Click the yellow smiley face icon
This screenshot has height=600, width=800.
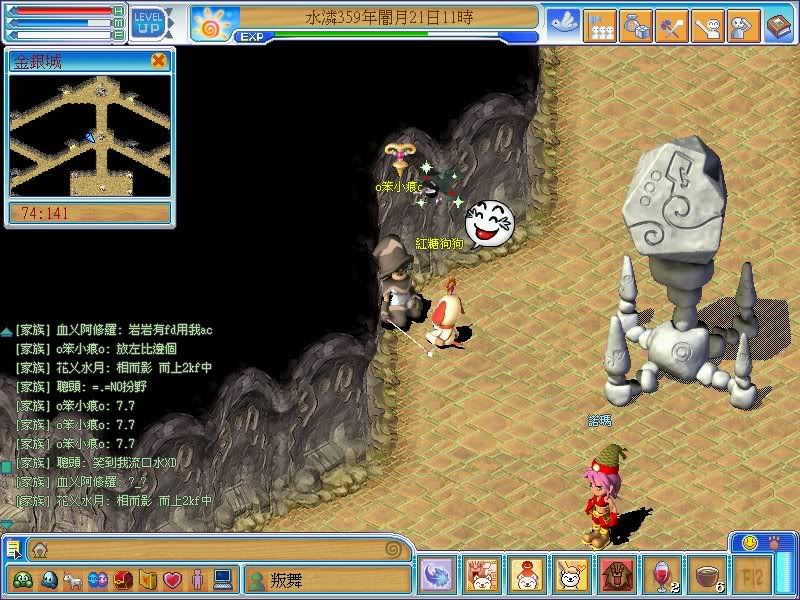coord(750,541)
